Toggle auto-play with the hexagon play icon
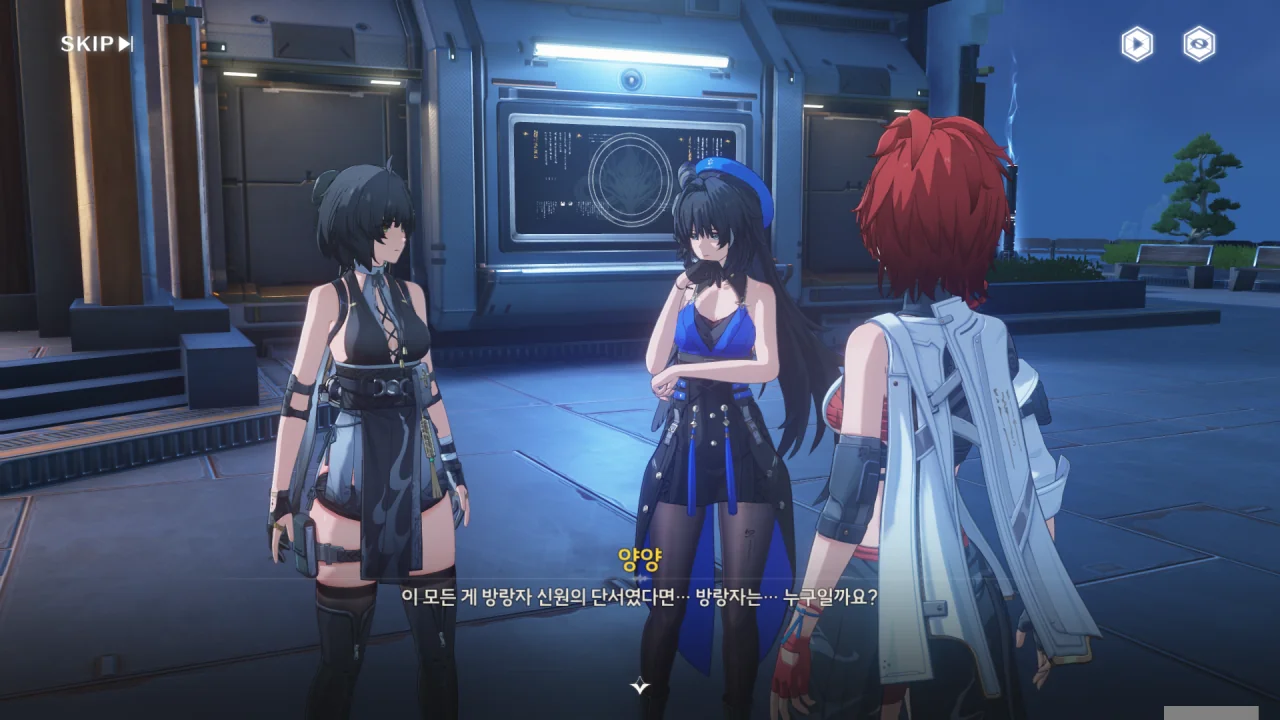The height and width of the screenshot is (720, 1280). pyautogui.click(x=1136, y=44)
